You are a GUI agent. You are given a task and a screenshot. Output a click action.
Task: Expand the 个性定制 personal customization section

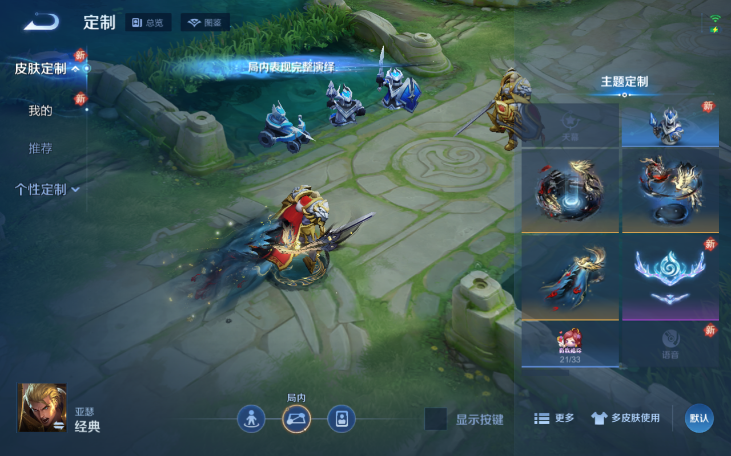pyautogui.click(x=47, y=189)
